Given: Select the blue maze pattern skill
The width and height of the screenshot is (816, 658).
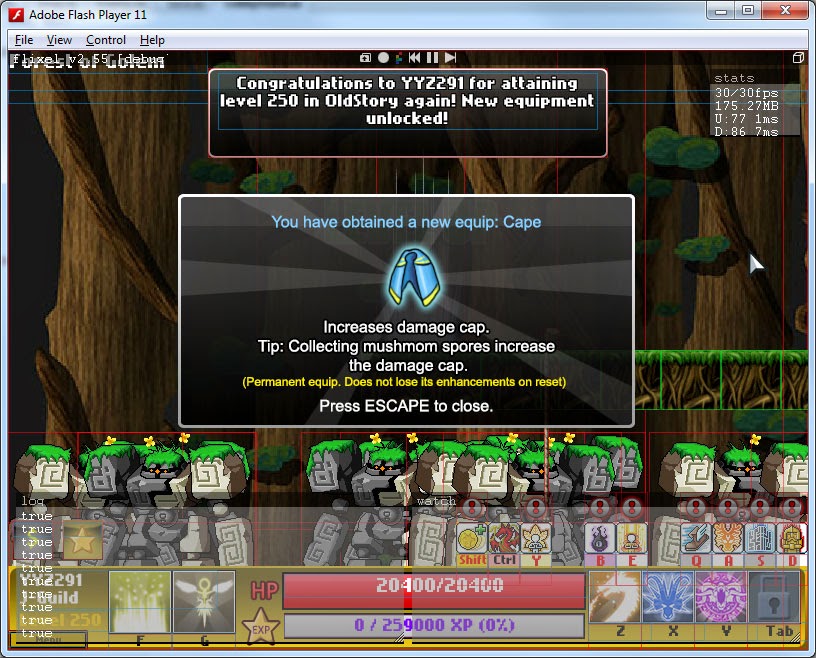Looking at the screenshot, I should [759, 538].
